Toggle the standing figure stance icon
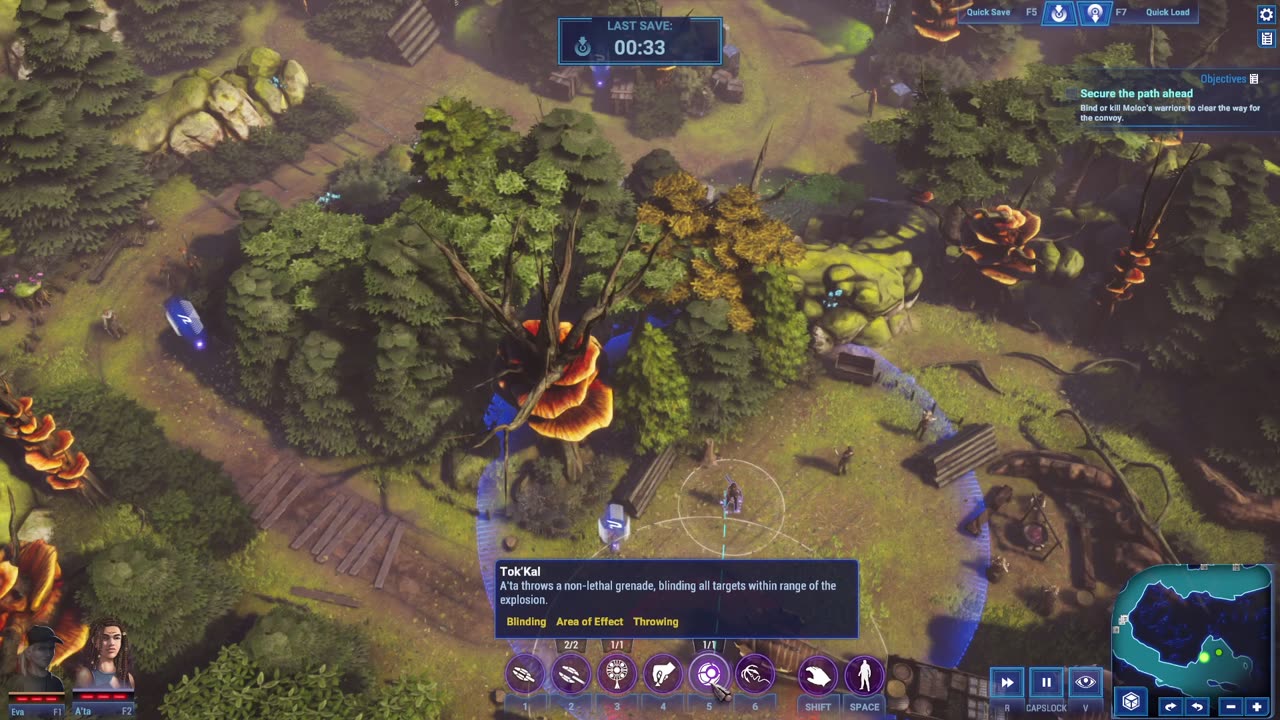1280x720 pixels. 864,676
